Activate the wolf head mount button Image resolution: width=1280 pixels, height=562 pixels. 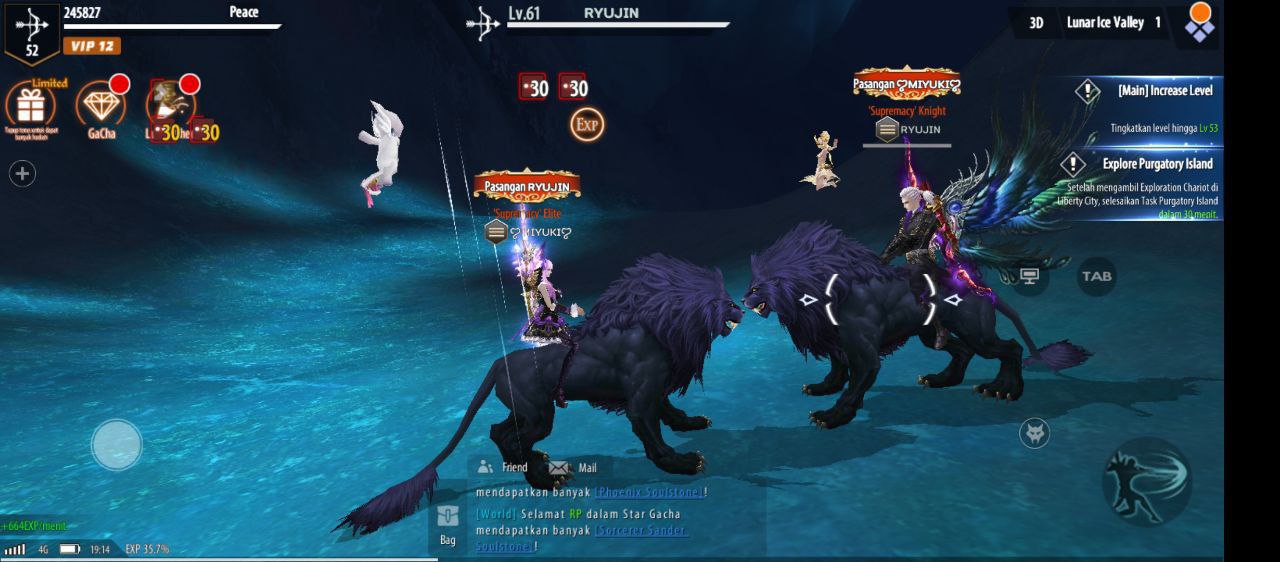tap(1034, 433)
